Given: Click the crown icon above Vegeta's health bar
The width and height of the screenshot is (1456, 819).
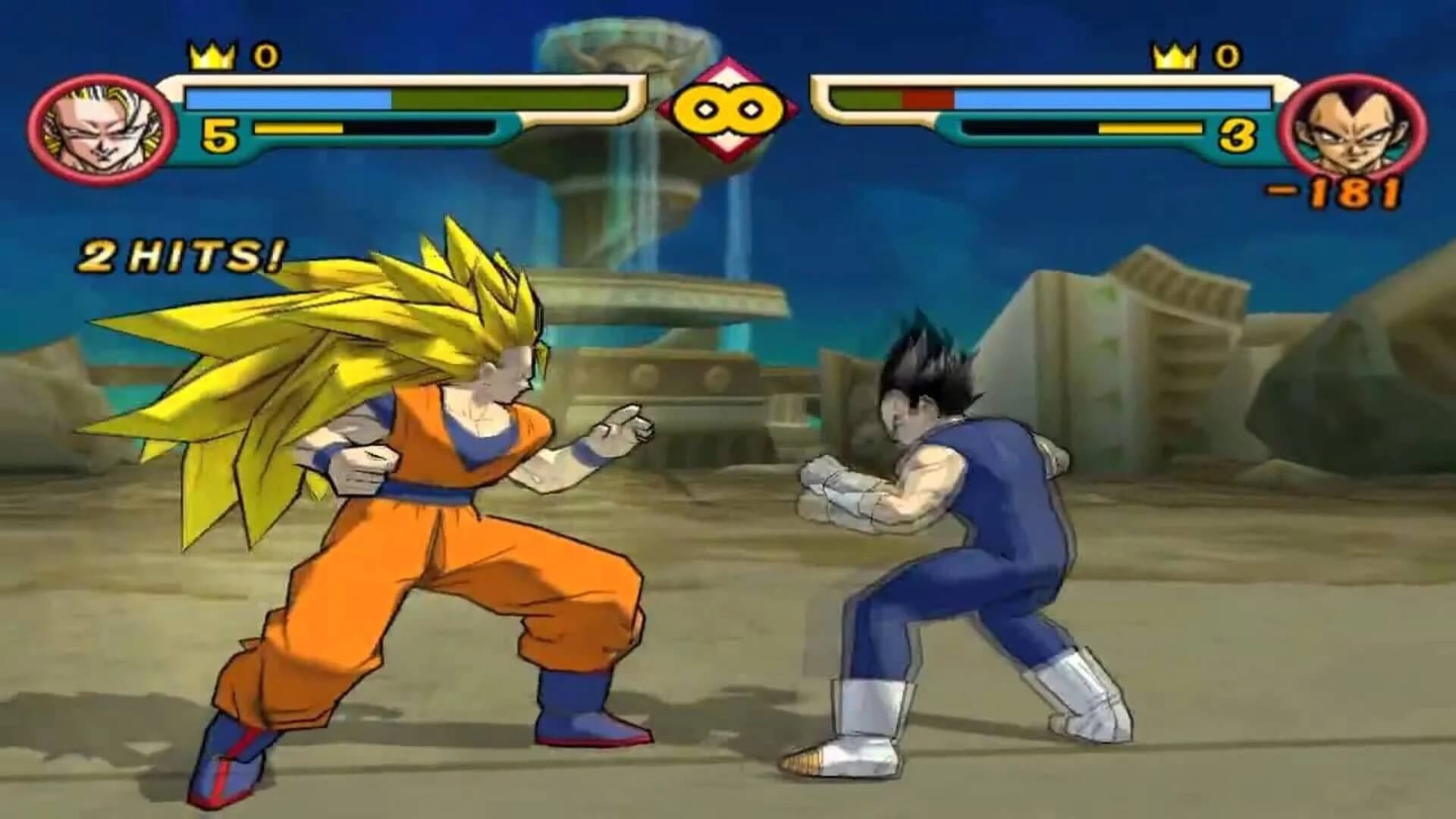Looking at the screenshot, I should pyautogui.click(x=1173, y=53).
